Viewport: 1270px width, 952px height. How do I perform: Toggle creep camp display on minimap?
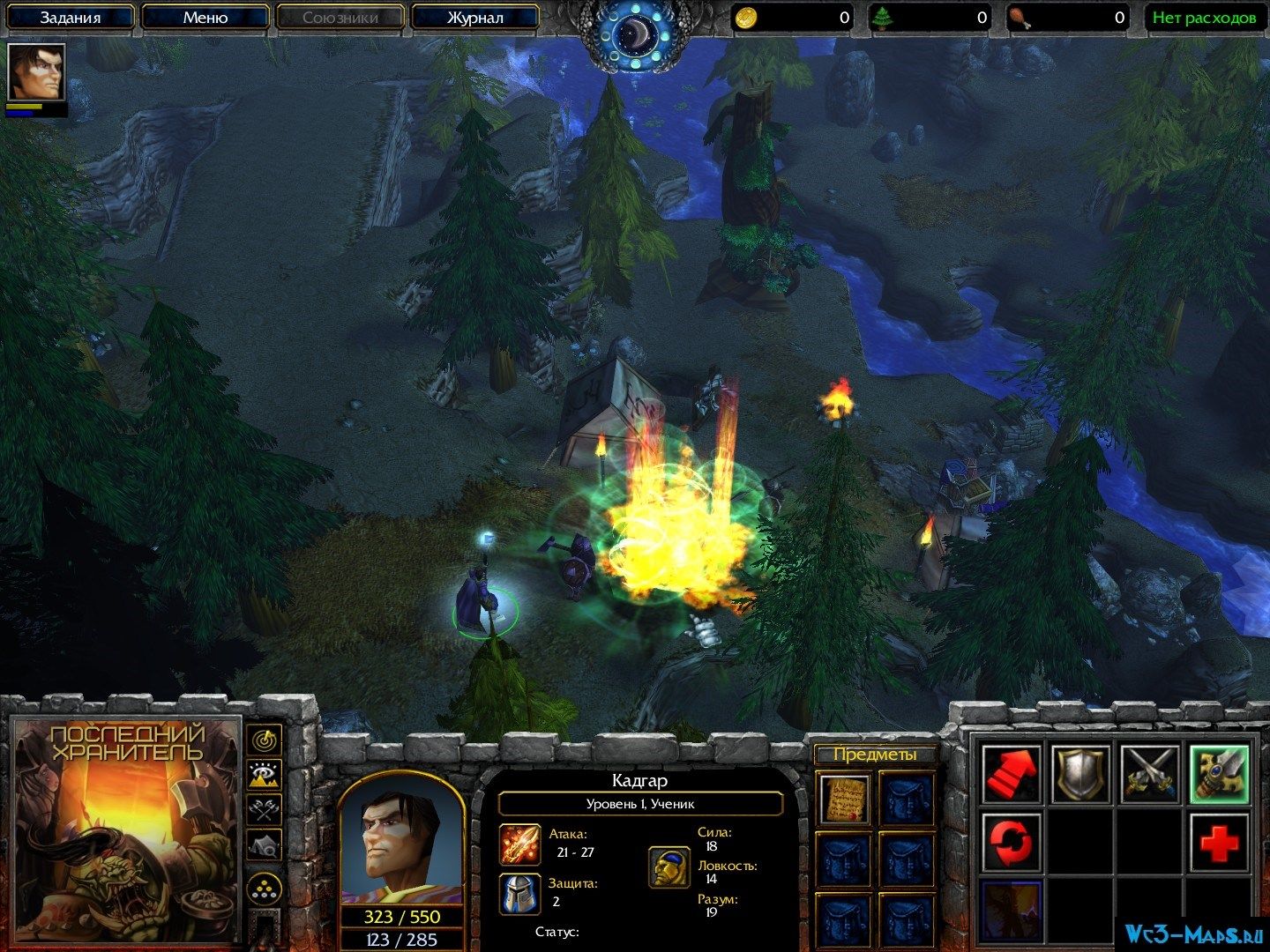264,844
